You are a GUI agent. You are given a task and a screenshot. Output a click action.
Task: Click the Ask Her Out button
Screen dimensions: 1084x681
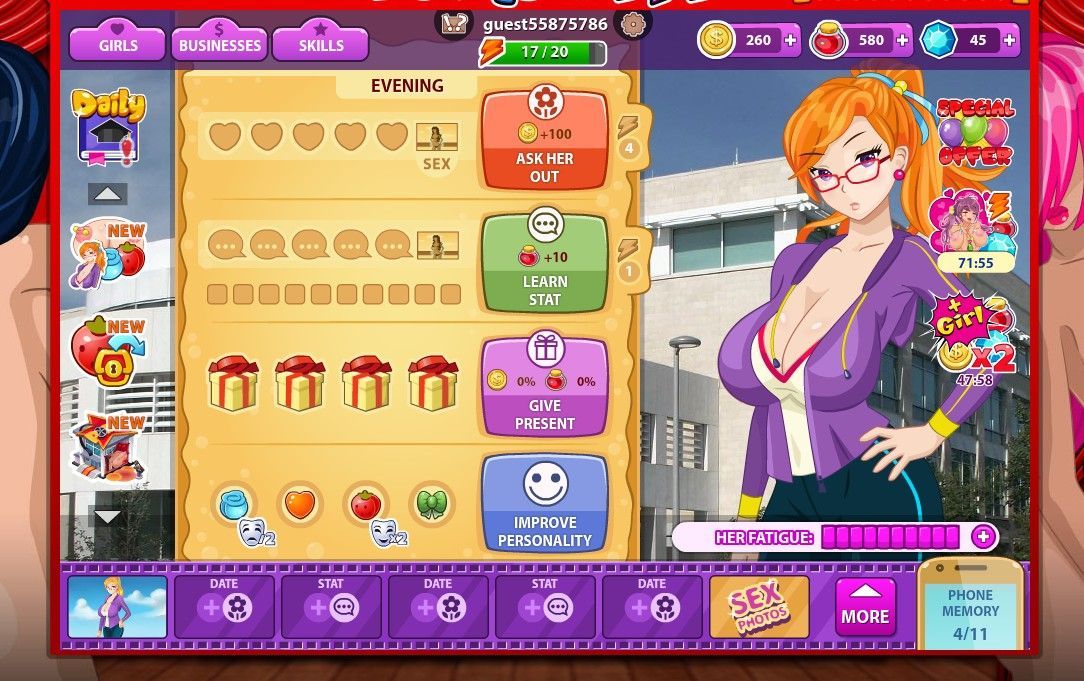pos(545,140)
